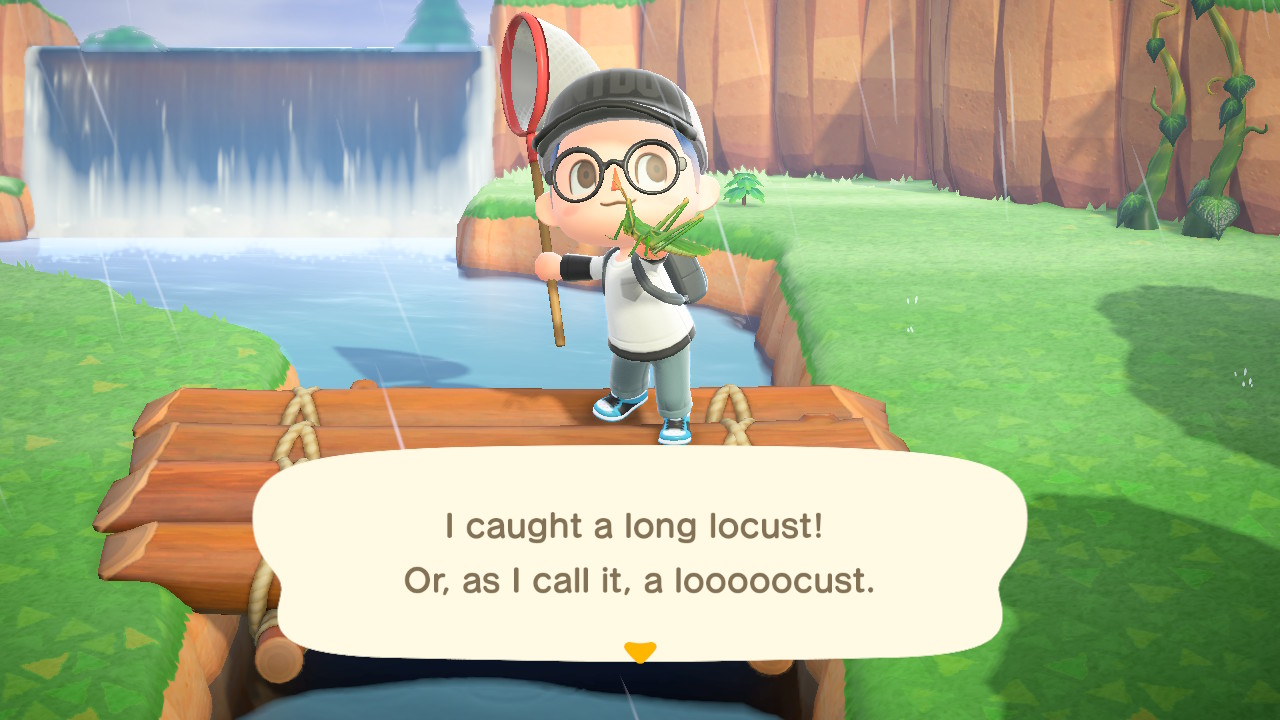Screen dimensions: 1280x720
Task: Click the orange continue arrow in dialogue
Action: click(x=639, y=652)
